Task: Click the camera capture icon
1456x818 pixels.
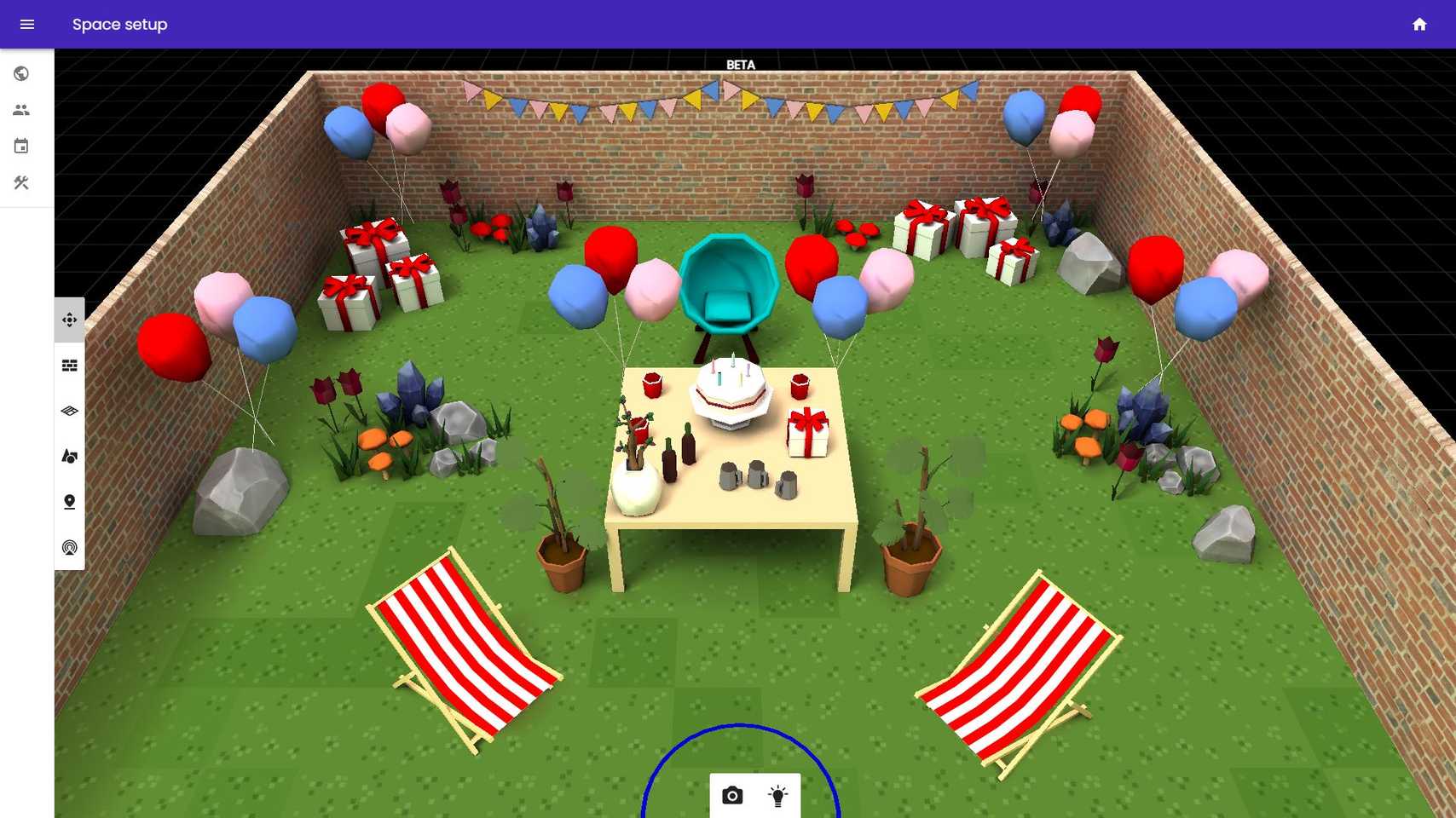Action: pos(732,794)
